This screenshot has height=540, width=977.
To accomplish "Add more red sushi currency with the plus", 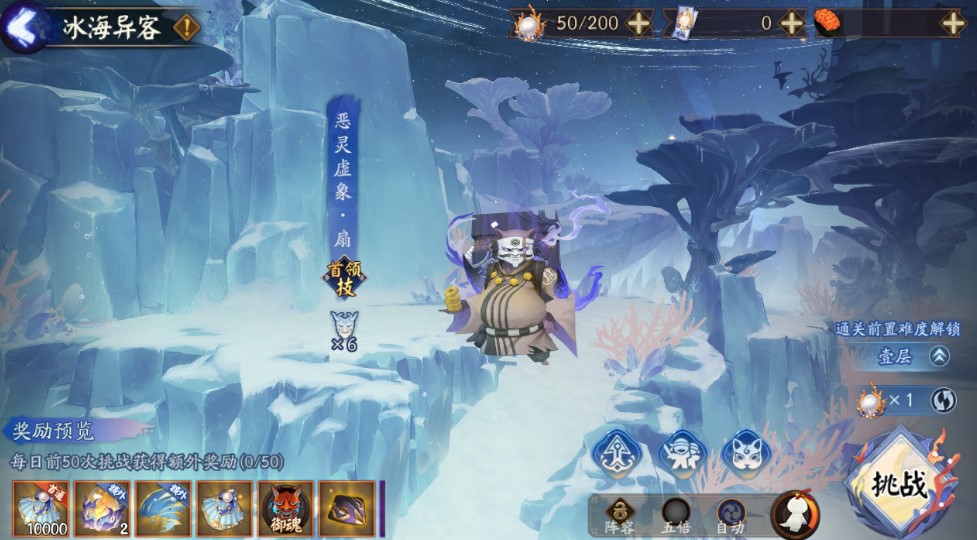I will [951, 22].
